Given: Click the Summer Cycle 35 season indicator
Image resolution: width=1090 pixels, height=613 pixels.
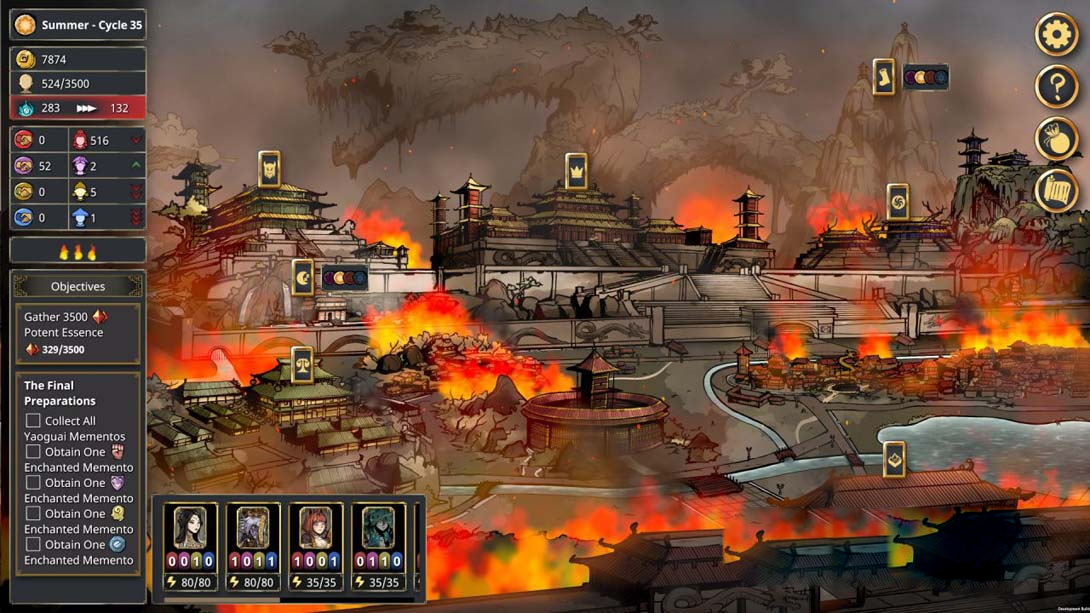Looking at the screenshot, I should pos(78,25).
